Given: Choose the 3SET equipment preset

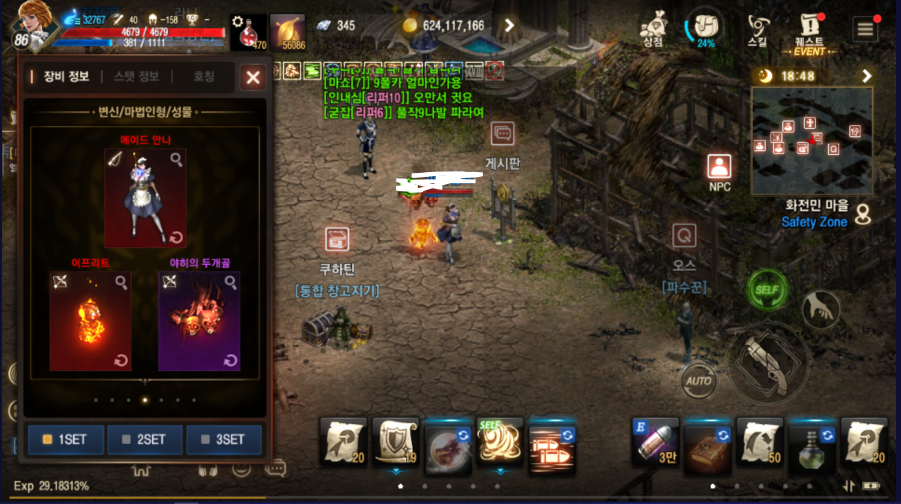Looking at the screenshot, I should coord(223,439).
